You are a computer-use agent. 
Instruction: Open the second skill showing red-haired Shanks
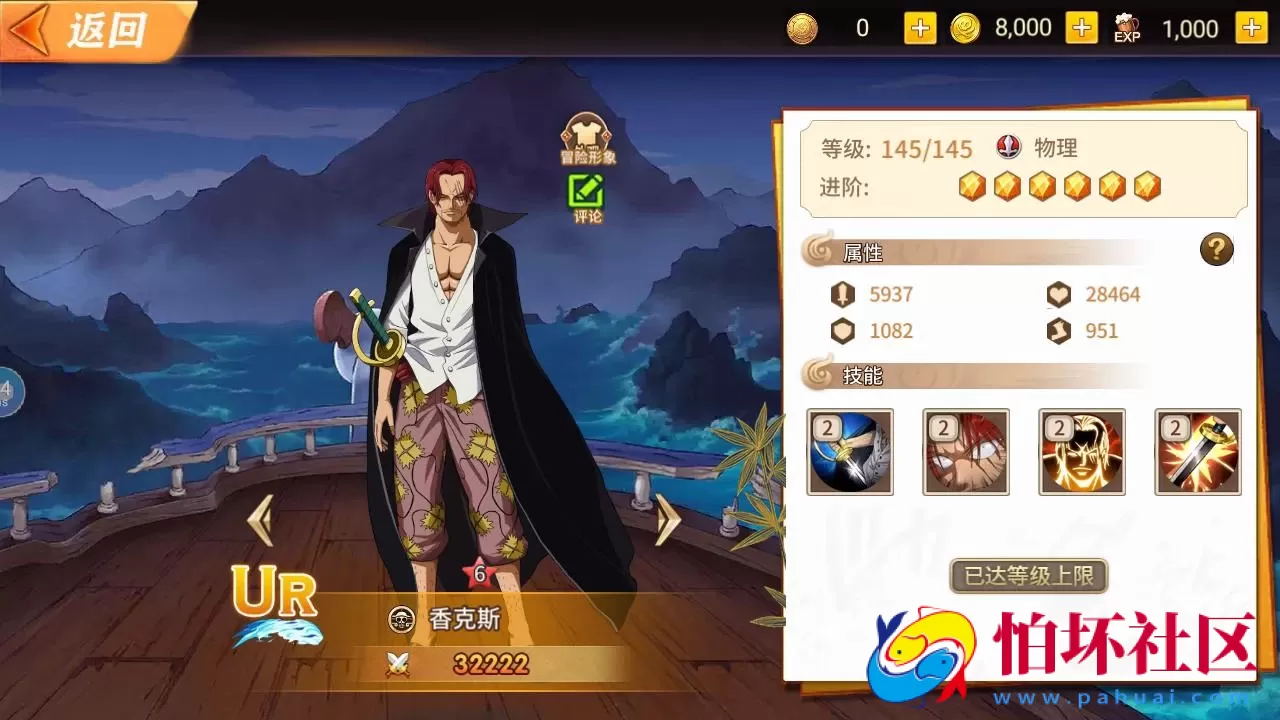click(965, 452)
